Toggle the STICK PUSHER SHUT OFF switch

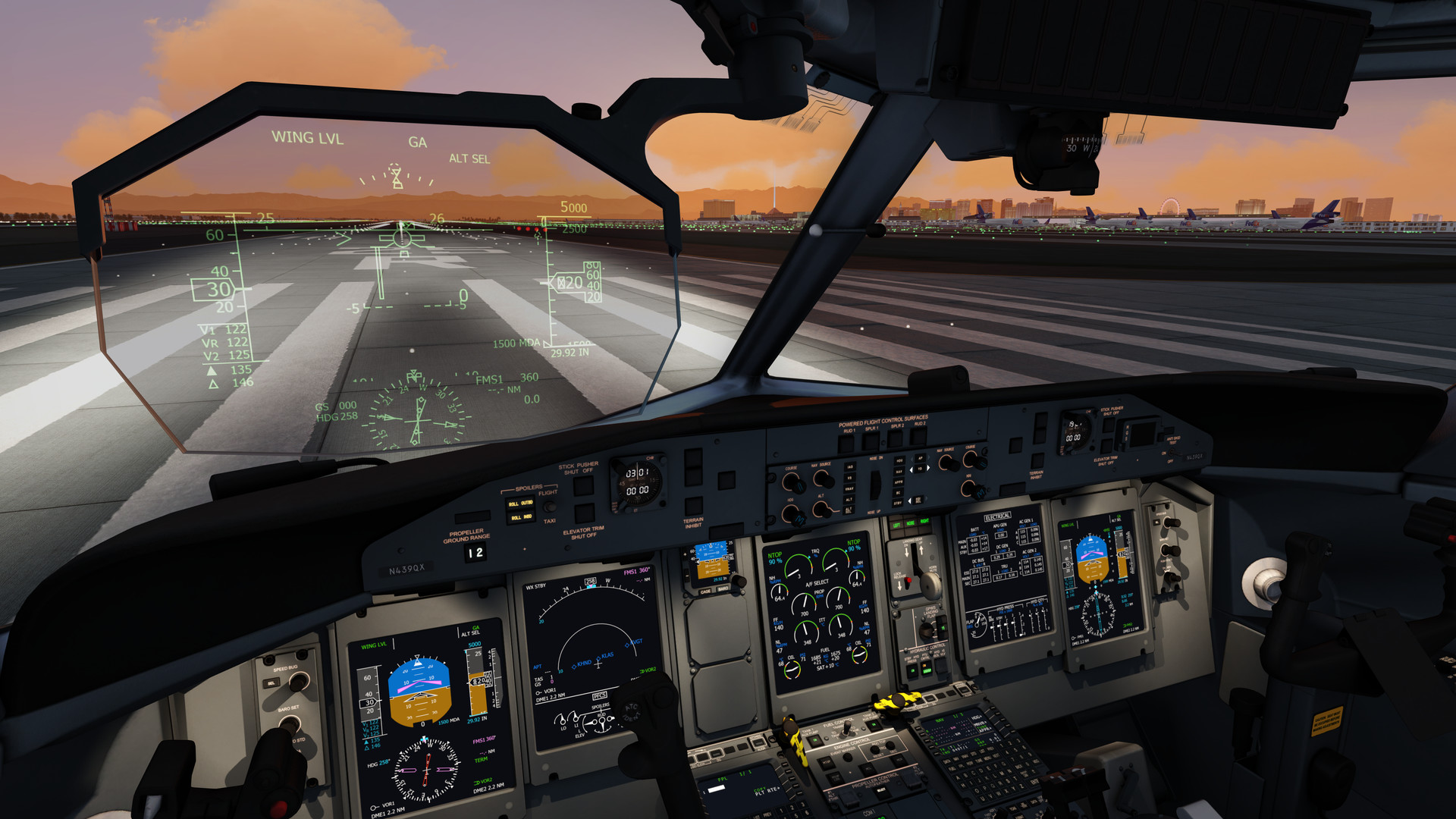(x=583, y=487)
